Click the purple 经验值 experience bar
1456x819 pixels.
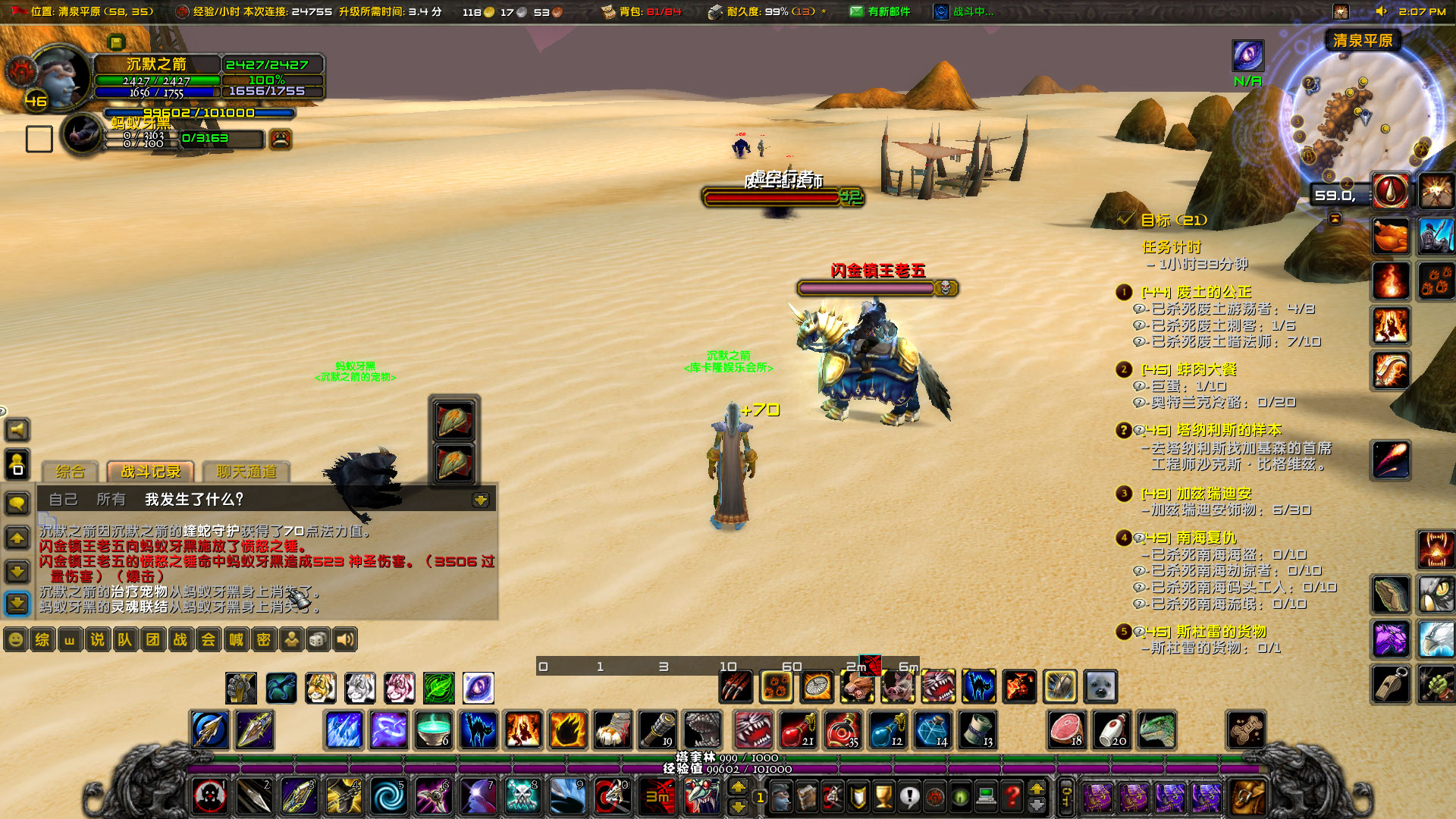(728, 768)
